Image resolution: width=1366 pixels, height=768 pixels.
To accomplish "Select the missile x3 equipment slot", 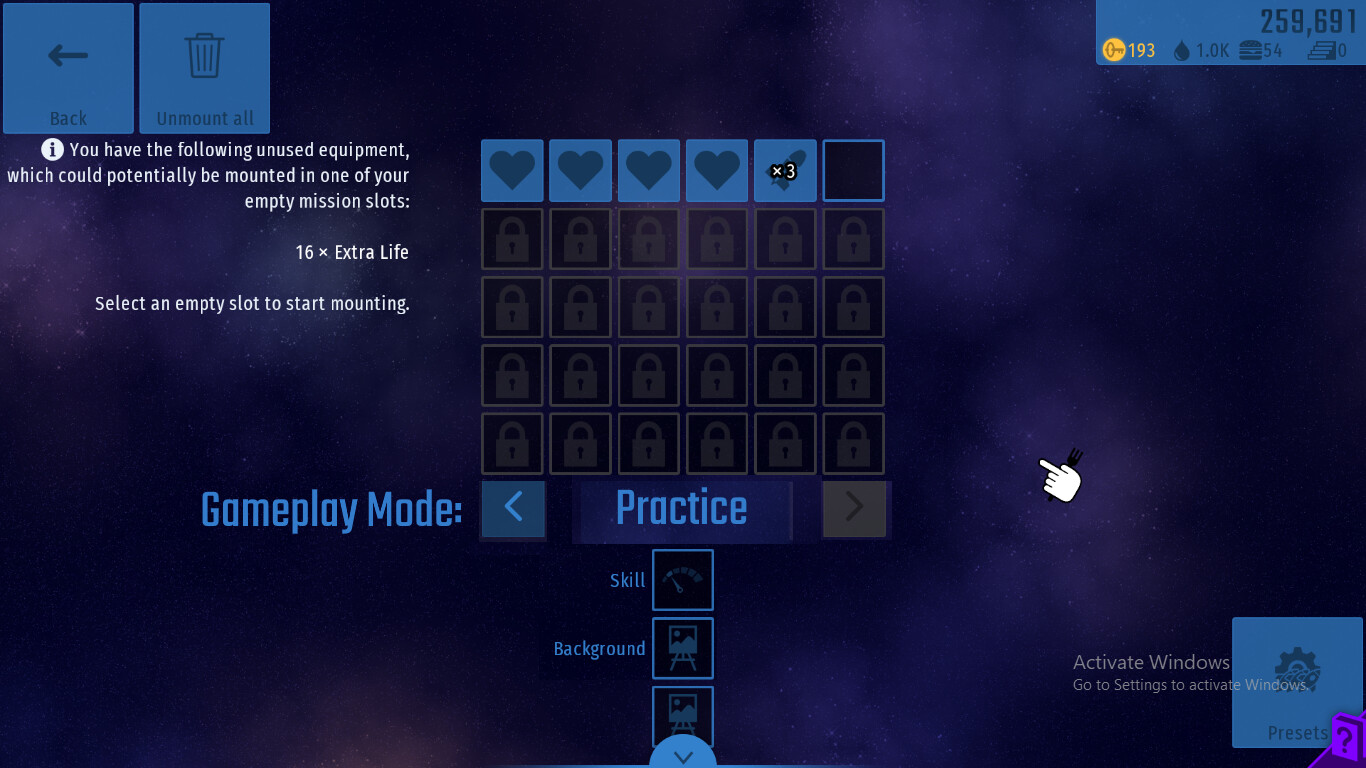I will [785, 171].
